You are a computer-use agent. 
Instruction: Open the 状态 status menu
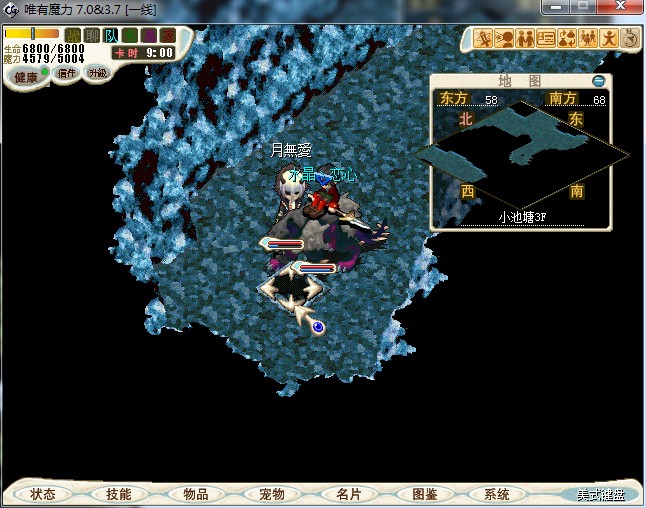(43, 494)
